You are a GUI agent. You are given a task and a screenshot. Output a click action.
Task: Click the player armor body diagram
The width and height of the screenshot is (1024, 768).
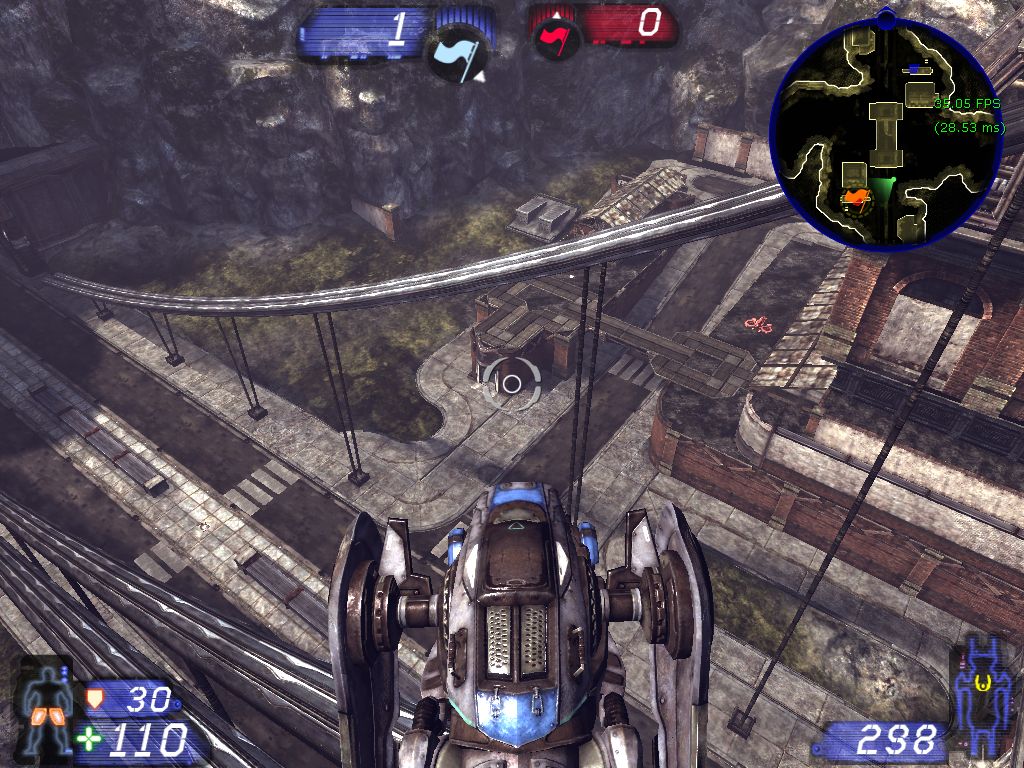(x=47, y=707)
